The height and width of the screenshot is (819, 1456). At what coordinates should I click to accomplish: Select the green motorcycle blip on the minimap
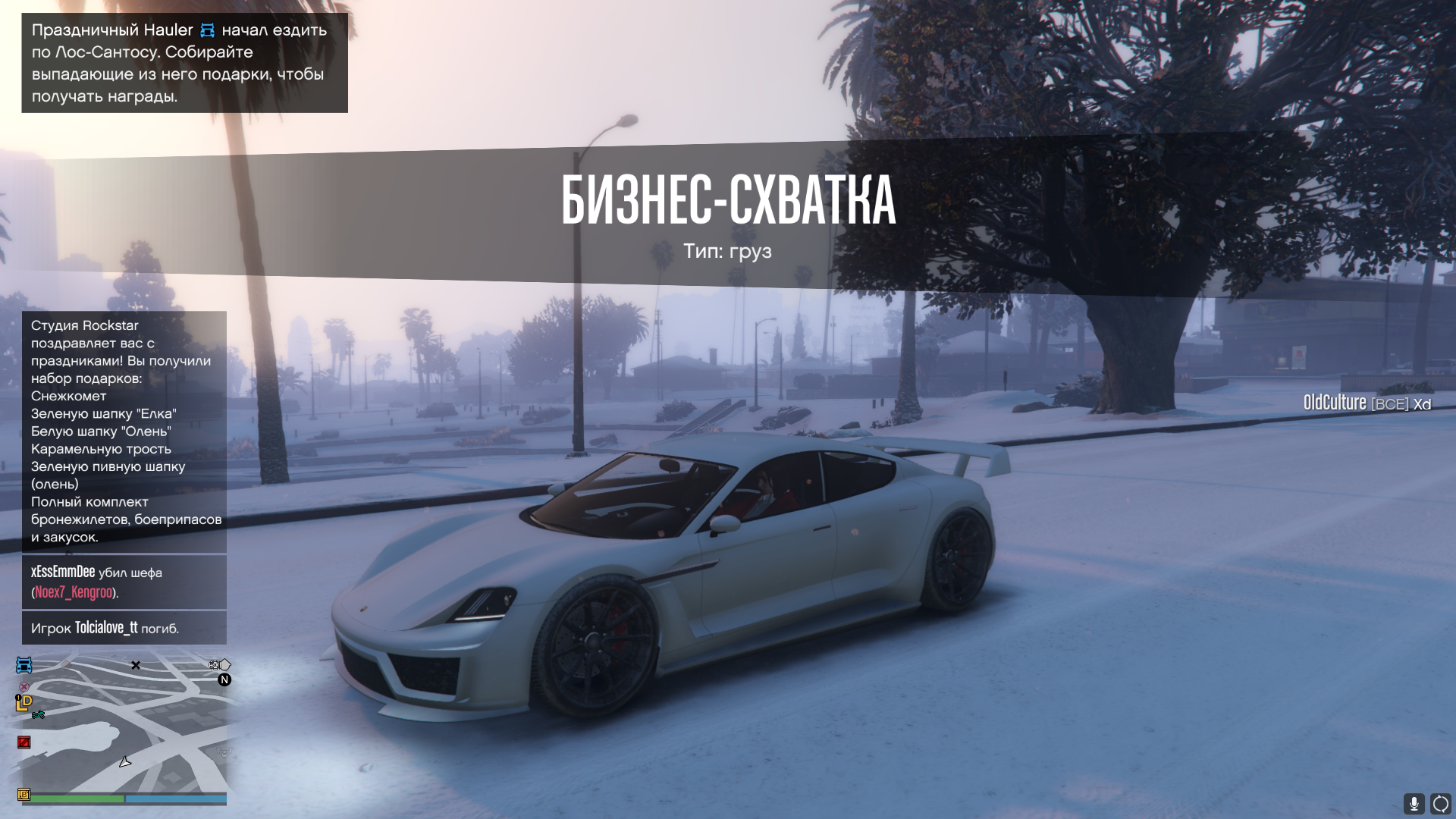point(39,715)
